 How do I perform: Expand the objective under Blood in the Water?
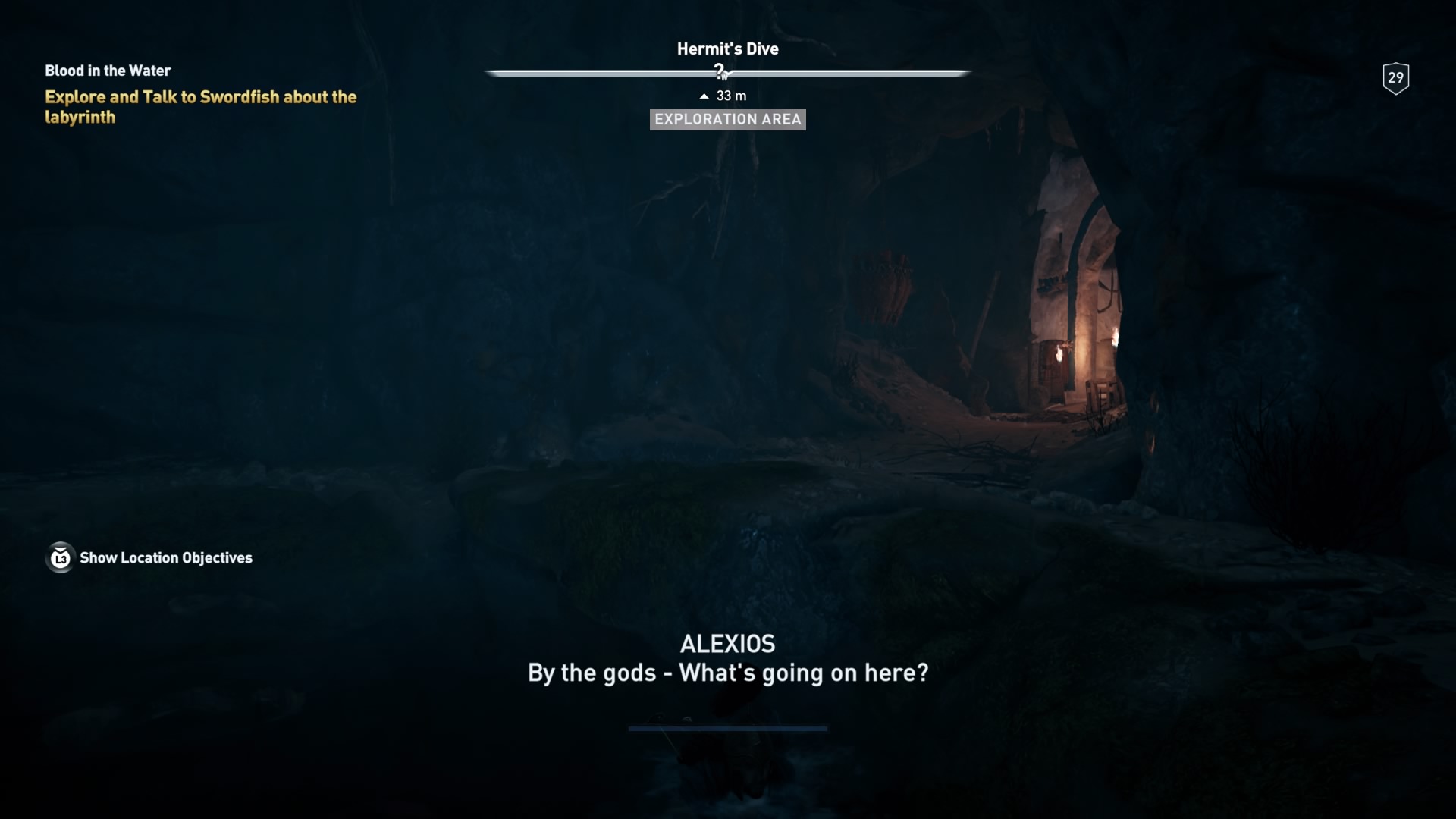pos(199,107)
